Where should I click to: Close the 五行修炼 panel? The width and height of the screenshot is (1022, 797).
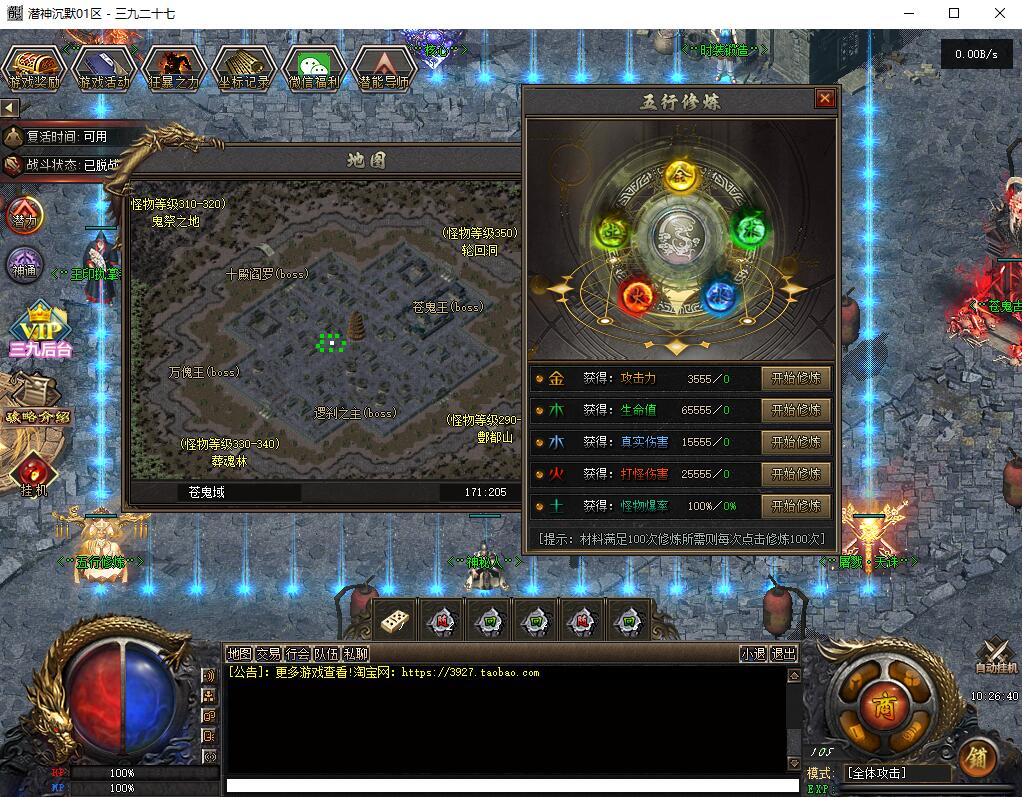tap(825, 99)
